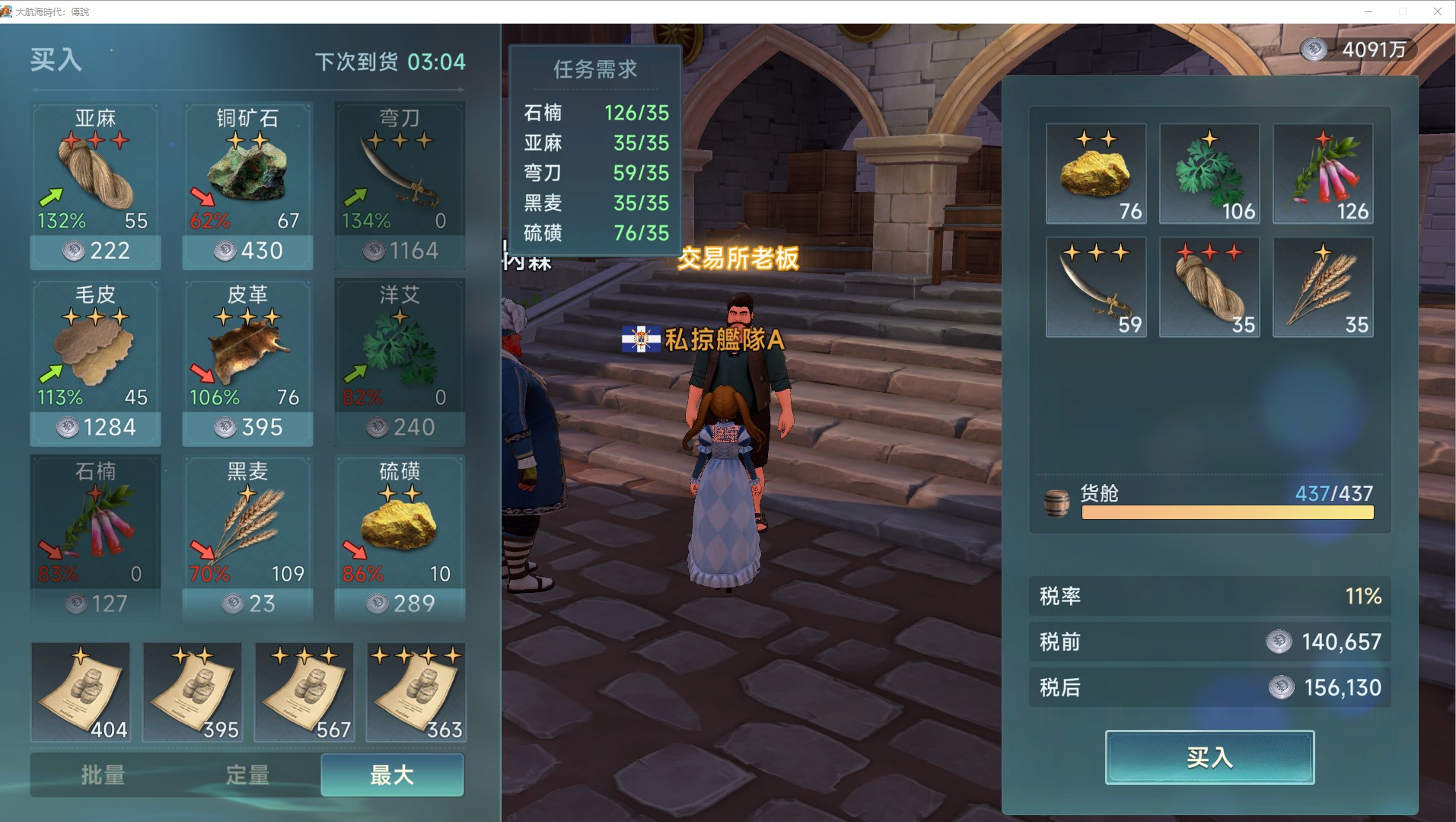
Task: Use the two-star purchase permit 395
Action: pos(193,692)
